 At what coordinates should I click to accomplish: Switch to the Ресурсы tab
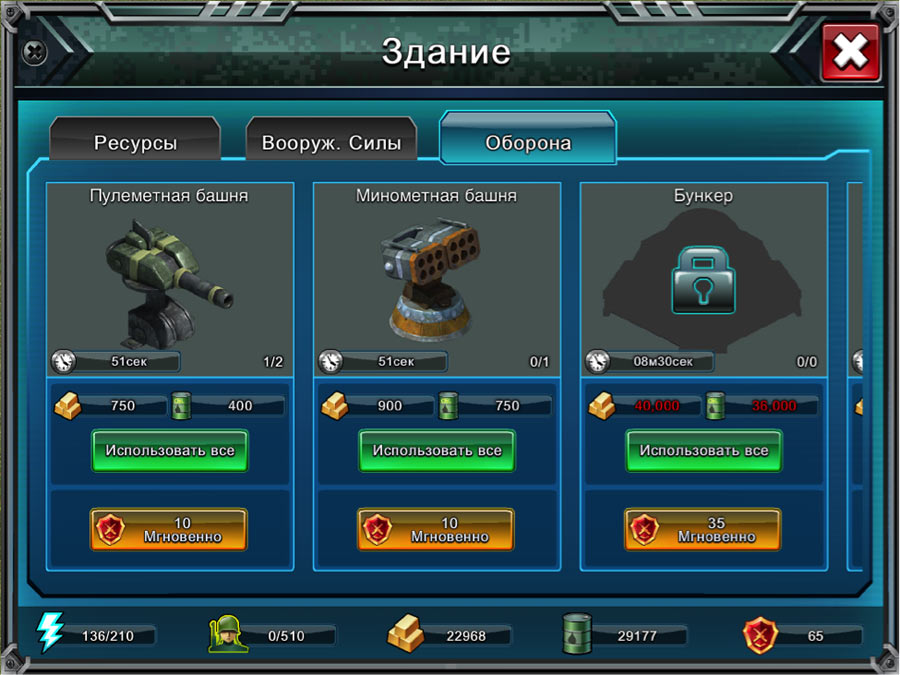pos(135,142)
